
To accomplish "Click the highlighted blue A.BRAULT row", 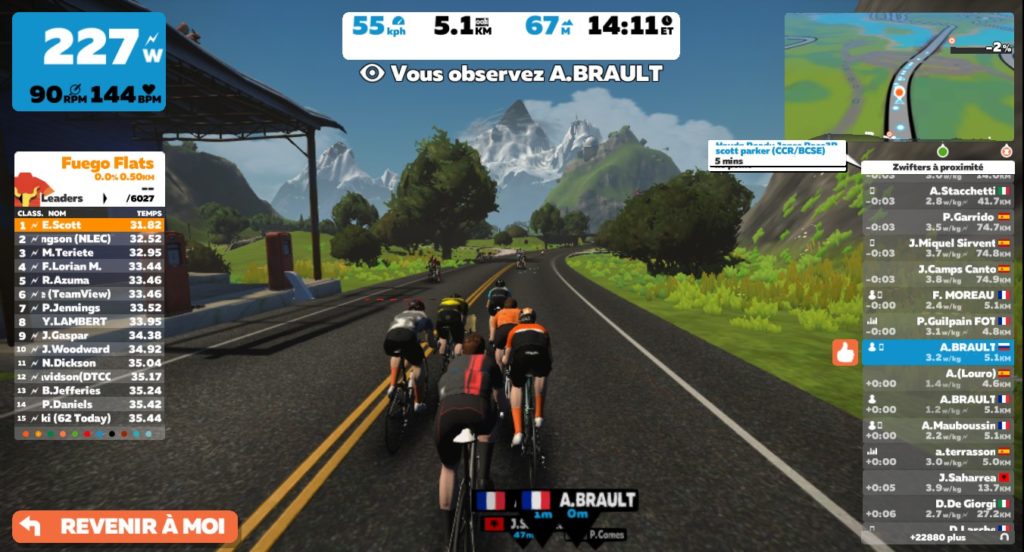I will tap(938, 352).
